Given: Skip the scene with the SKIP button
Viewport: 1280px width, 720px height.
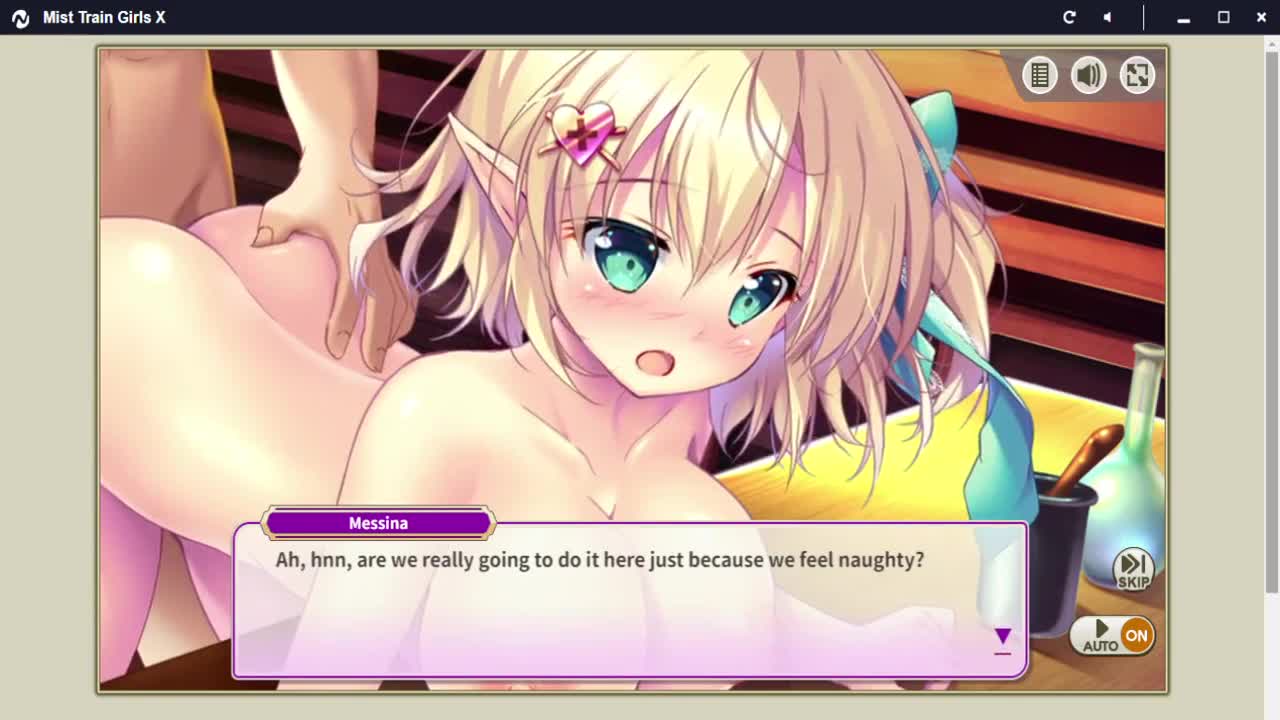Looking at the screenshot, I should pos(1133,569).
